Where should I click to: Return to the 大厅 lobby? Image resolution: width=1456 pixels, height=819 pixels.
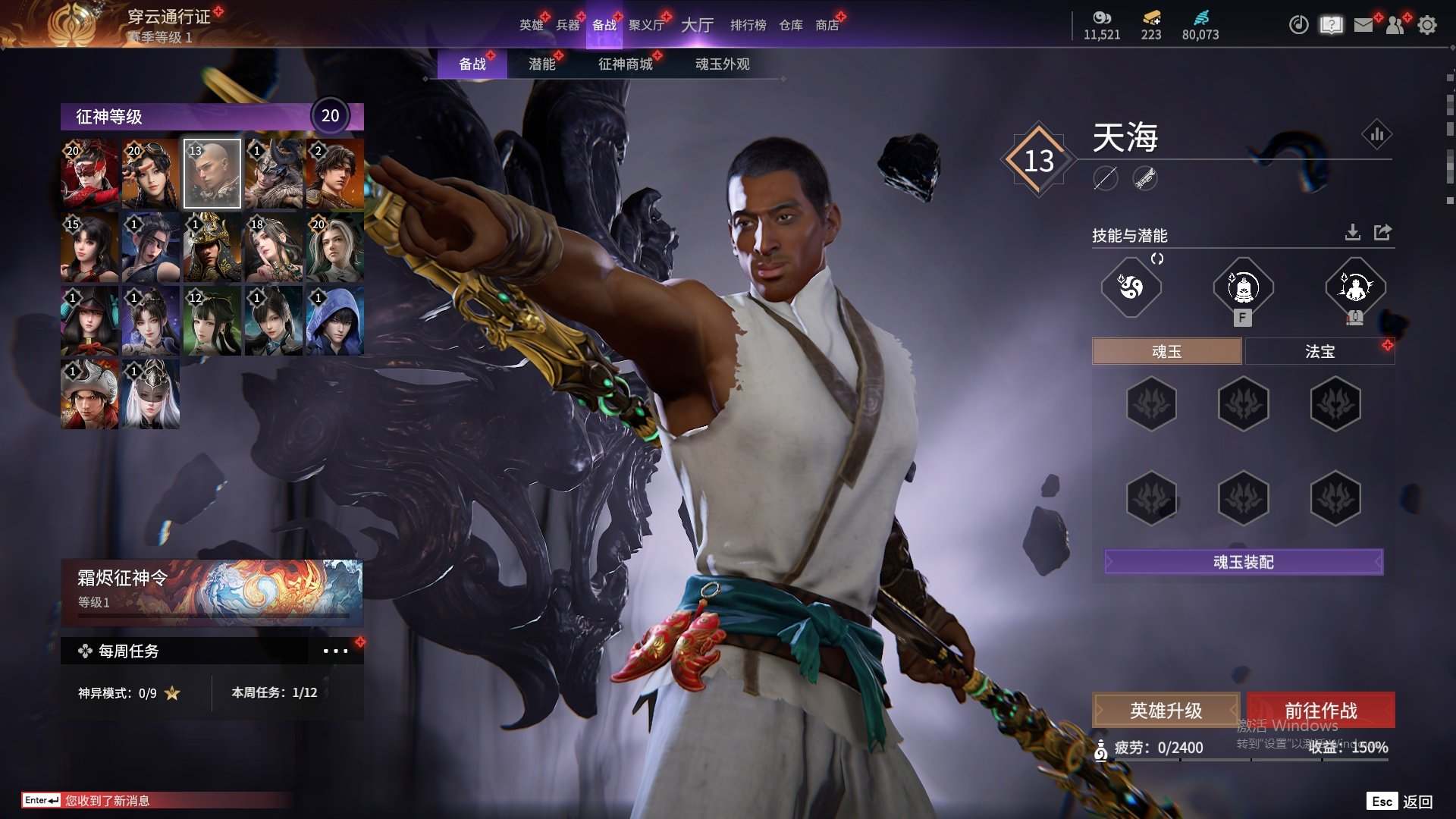coord(697,25)
